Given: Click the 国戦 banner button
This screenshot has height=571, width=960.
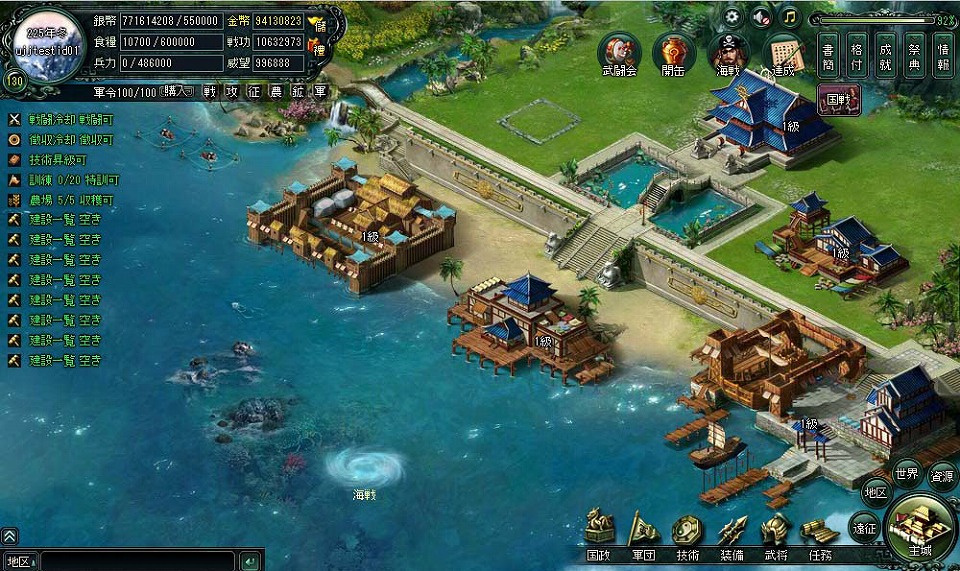Looking at the screenshot, I should pyautogui.click(x=839, y=99).
